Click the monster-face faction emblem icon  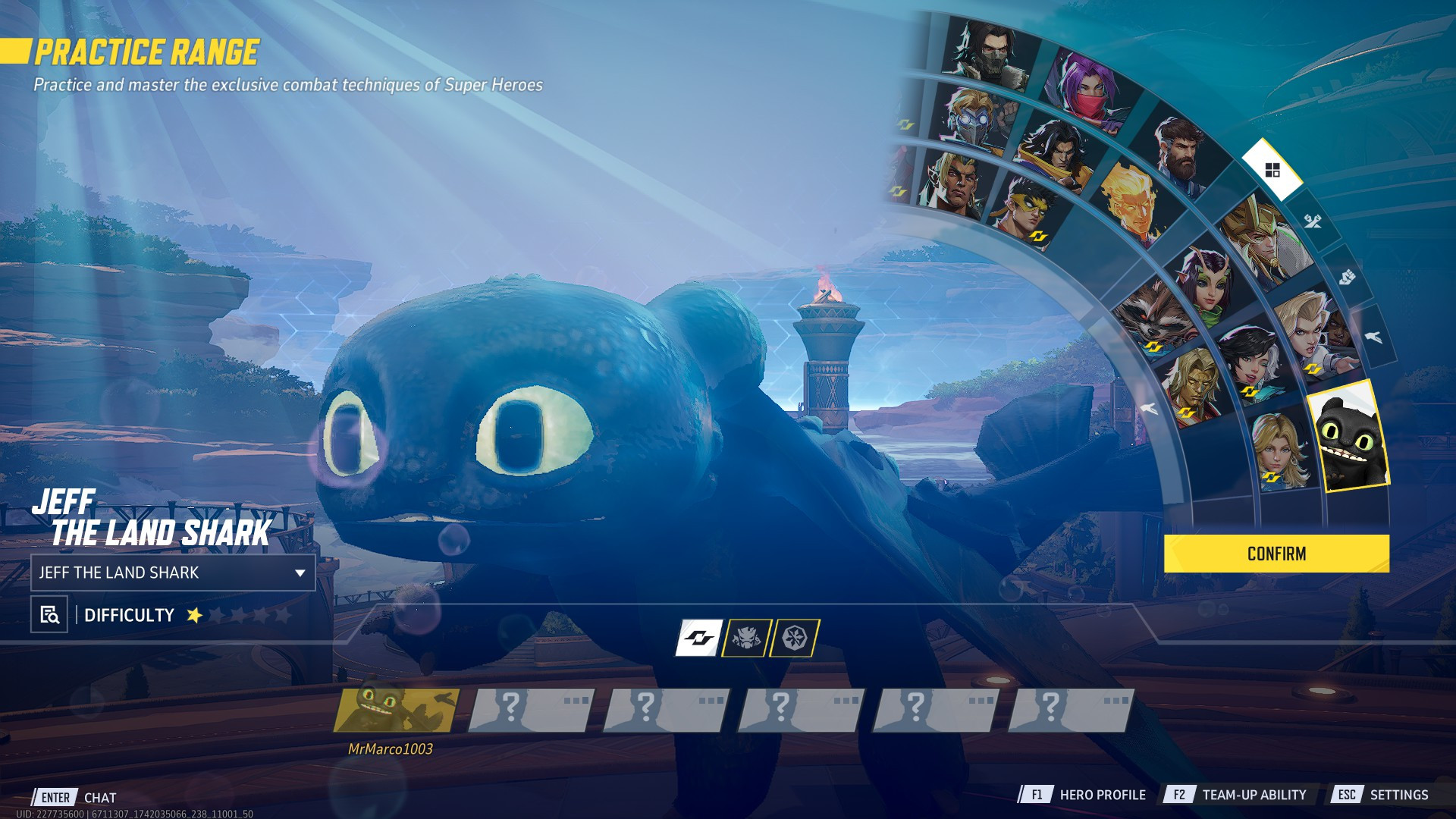pos(747,638)
